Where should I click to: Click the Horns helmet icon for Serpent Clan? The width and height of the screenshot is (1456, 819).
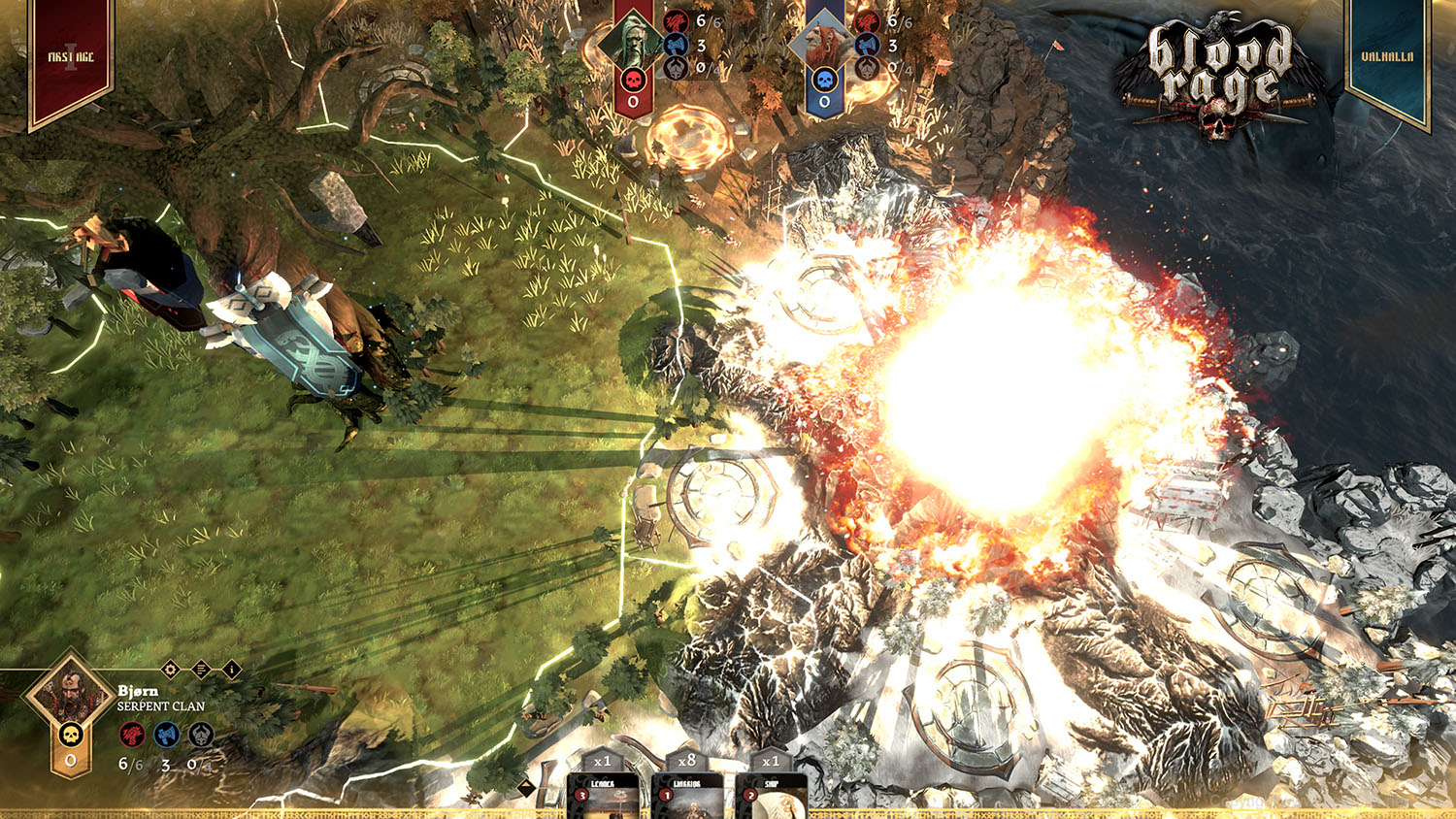coord(200,736)
